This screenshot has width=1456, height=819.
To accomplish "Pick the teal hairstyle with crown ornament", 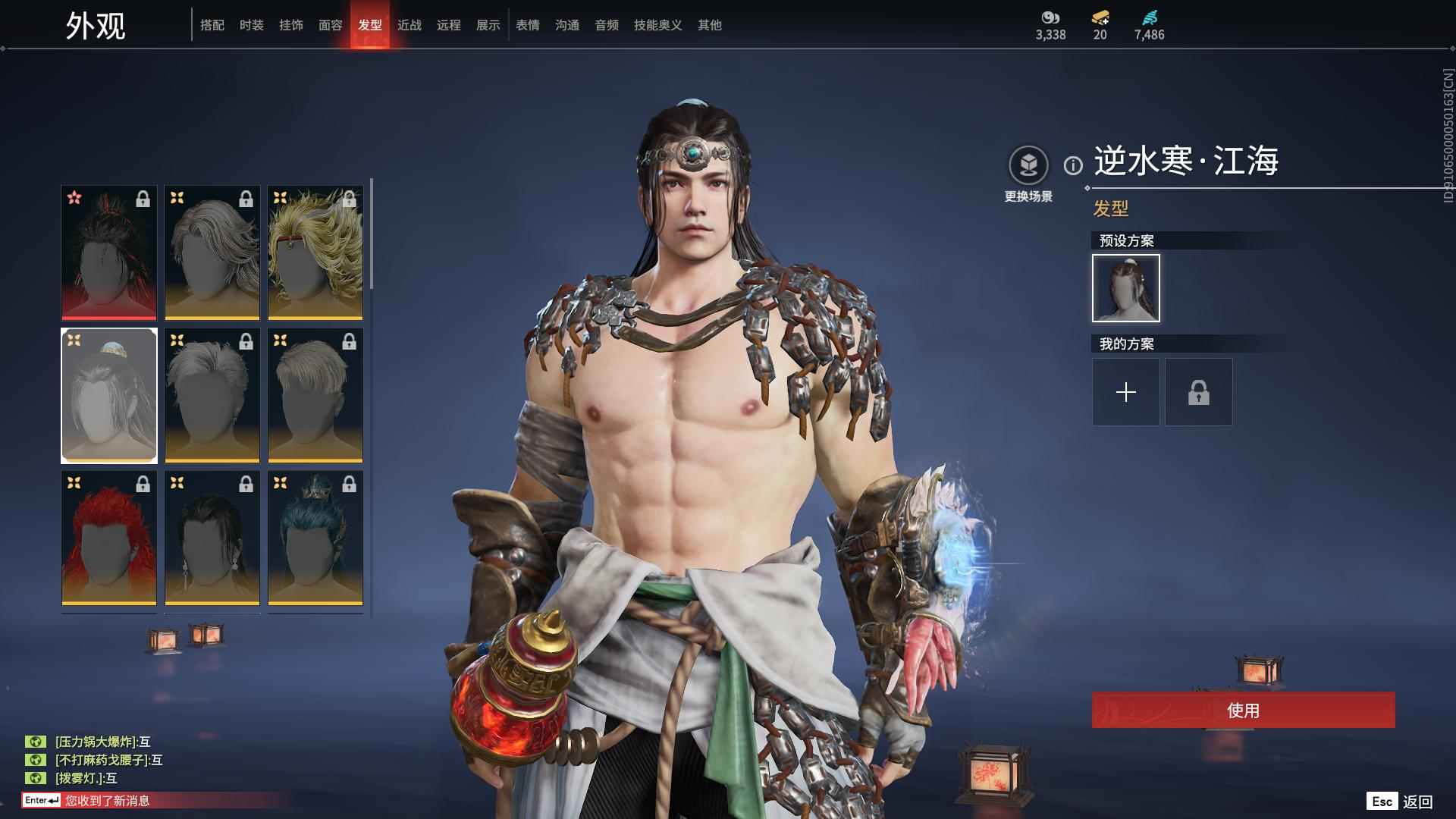I will [315, 538].
